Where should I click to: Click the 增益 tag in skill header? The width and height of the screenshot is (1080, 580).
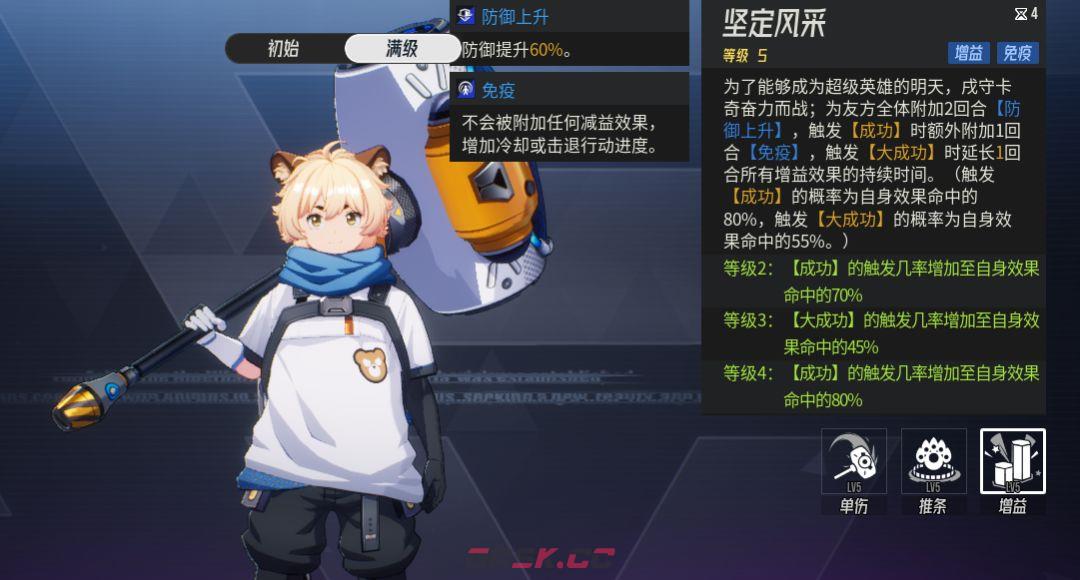pyautogui.click(x=968, y=53)
